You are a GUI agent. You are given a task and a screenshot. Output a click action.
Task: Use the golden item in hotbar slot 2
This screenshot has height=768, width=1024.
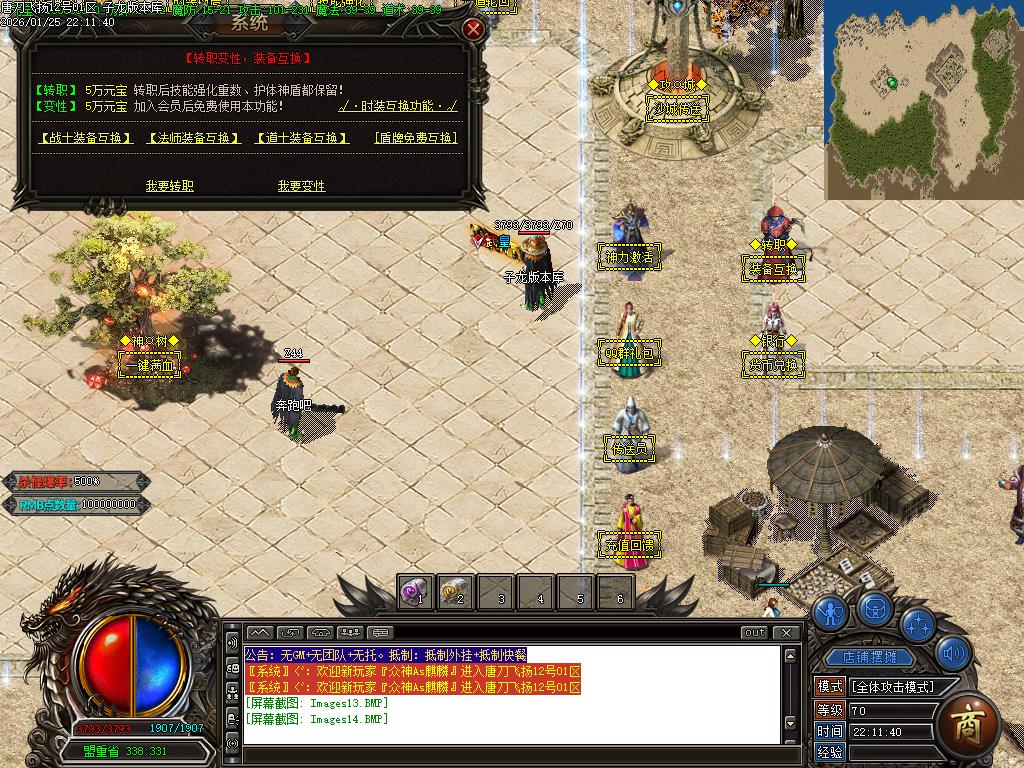[x=456, y=592]
